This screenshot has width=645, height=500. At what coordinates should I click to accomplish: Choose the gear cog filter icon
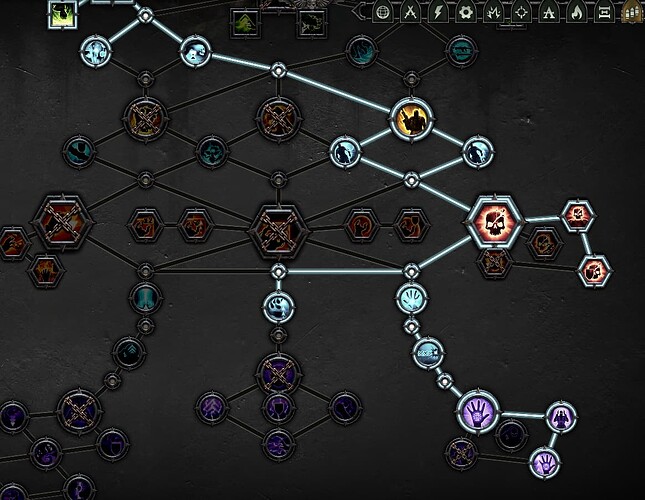(465, 12)
